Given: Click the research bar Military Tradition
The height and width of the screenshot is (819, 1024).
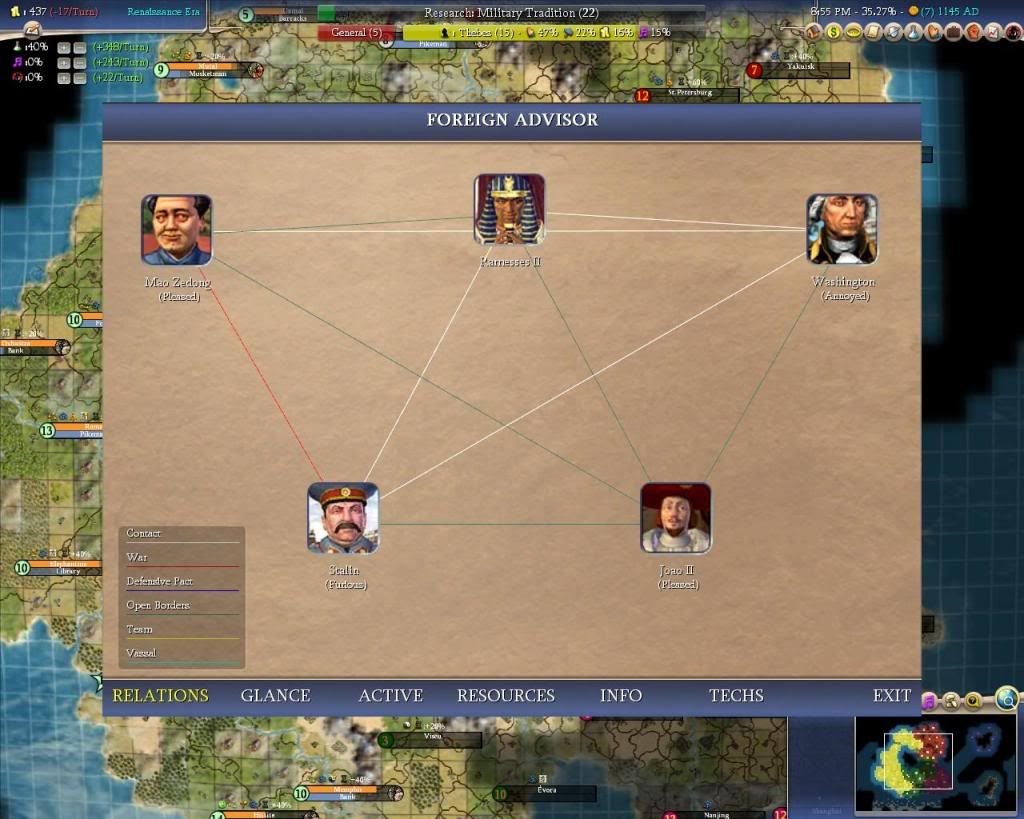Looking at the screenshot, I should click(x=510, y=13).
